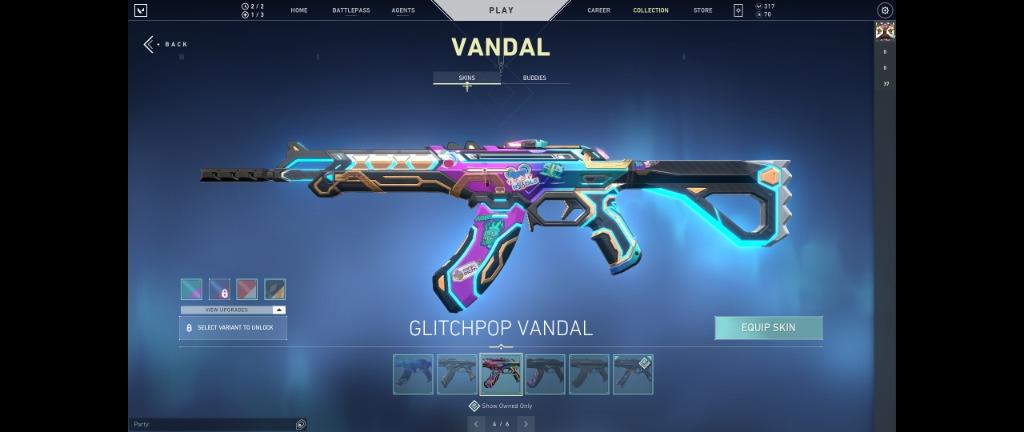1024x432 pixels.
Task: Open the Battlepass menu
Action: (x=351, y=10)
